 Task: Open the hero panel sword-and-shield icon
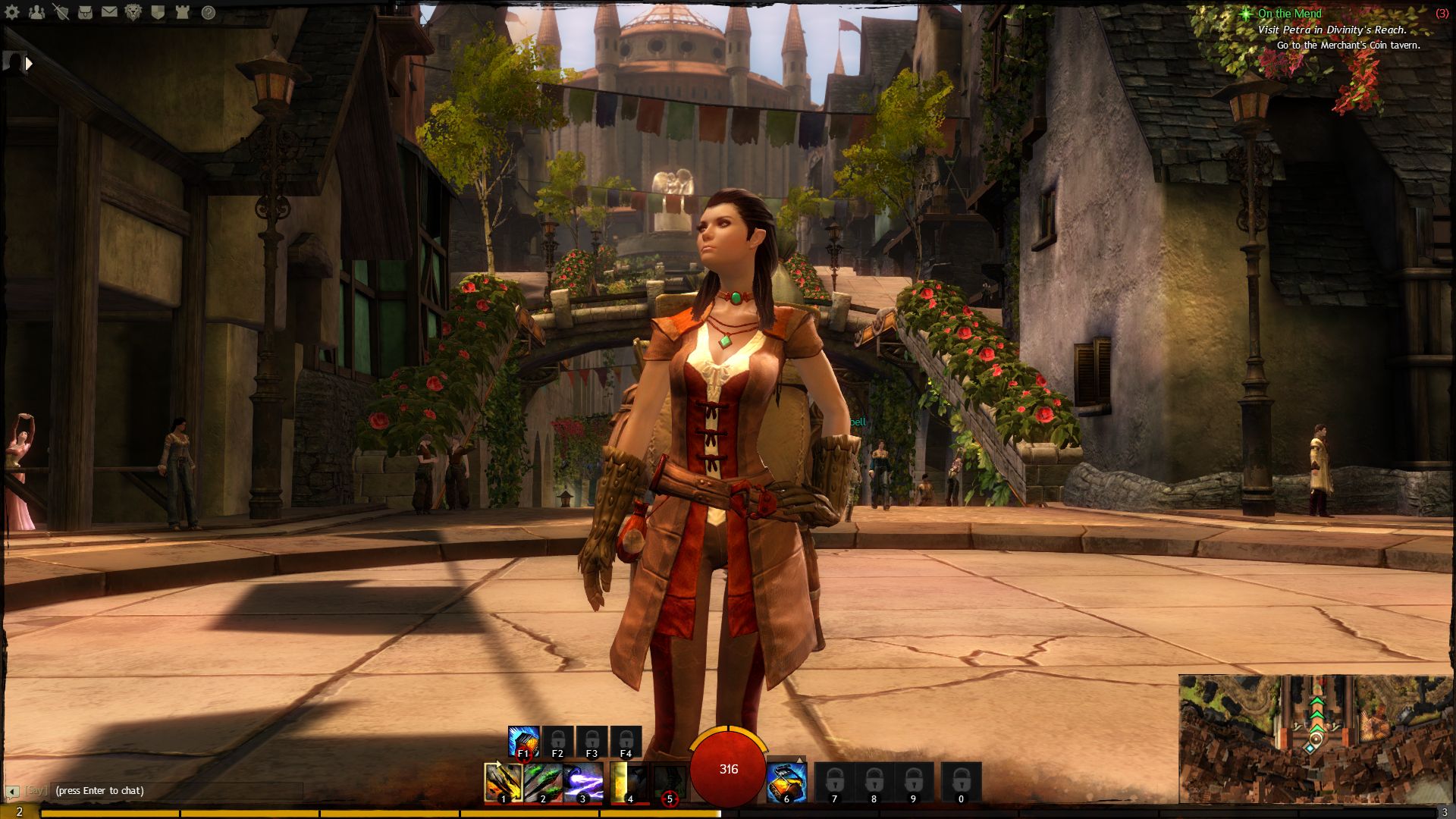point(61,12)
